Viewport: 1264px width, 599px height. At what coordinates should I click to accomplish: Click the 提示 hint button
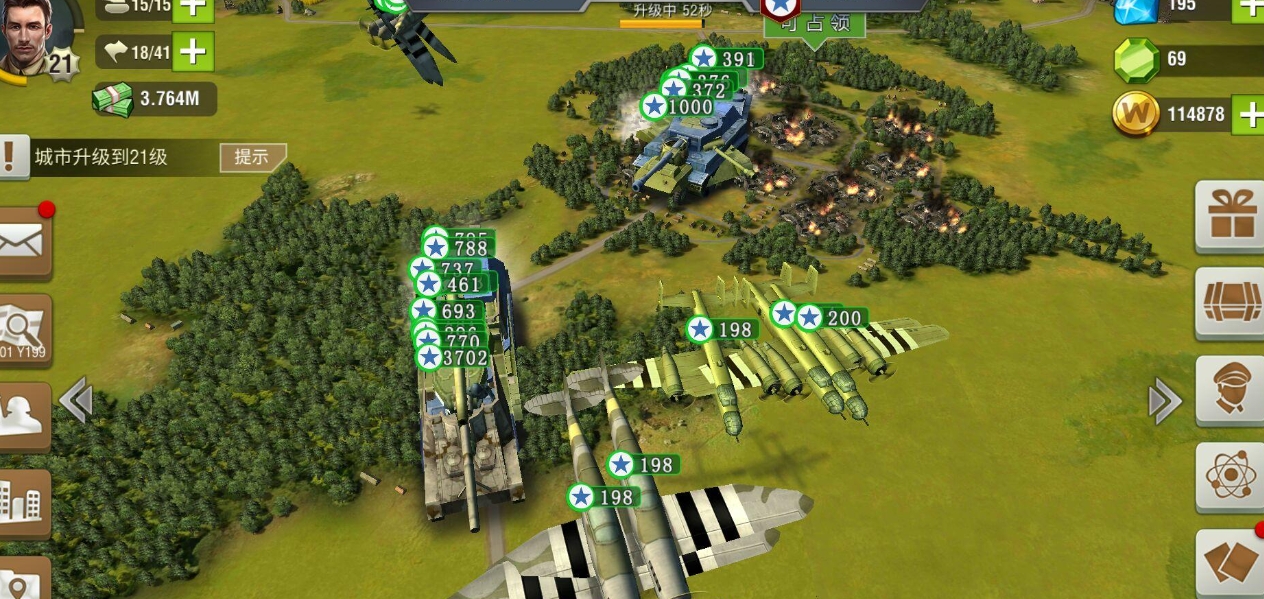point(252,157)
